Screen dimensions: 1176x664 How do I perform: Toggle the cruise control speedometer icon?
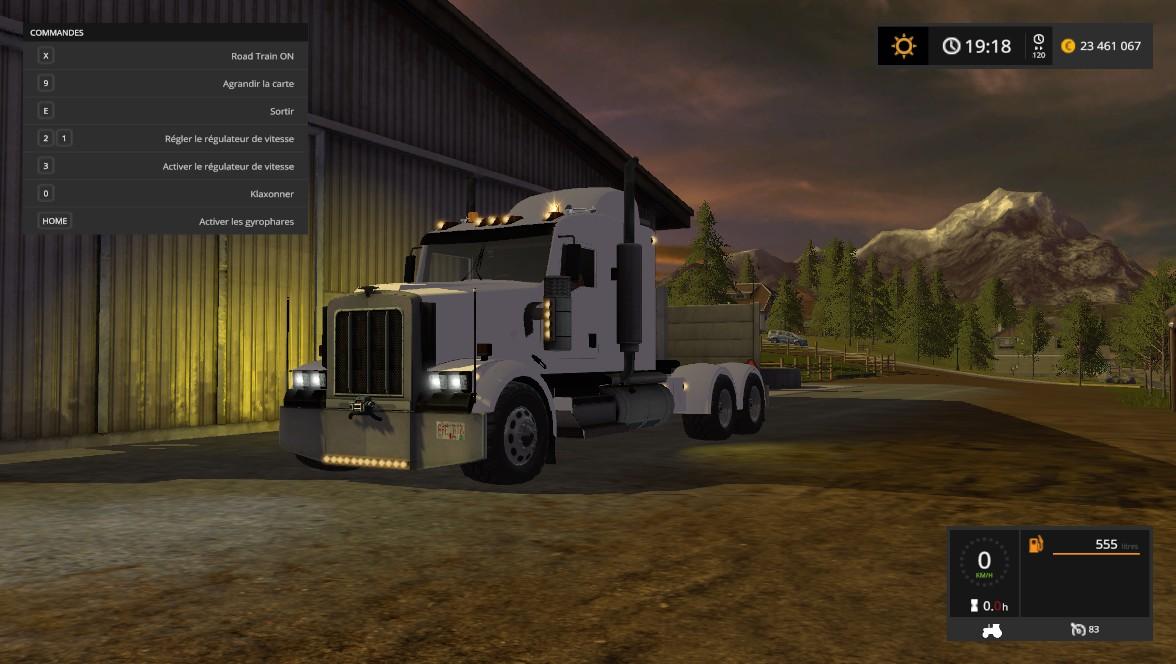1078,629
